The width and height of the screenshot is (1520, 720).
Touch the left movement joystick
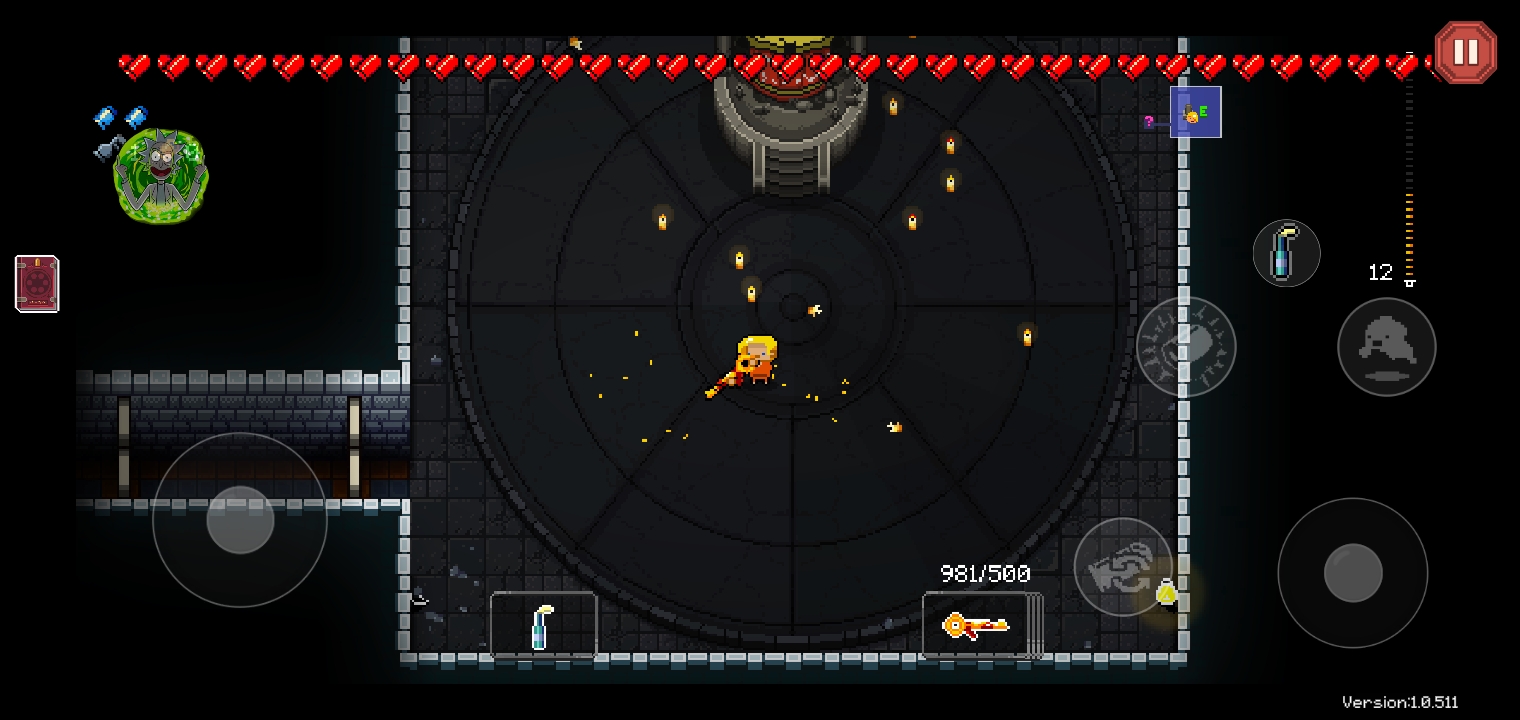coord(240,520)
